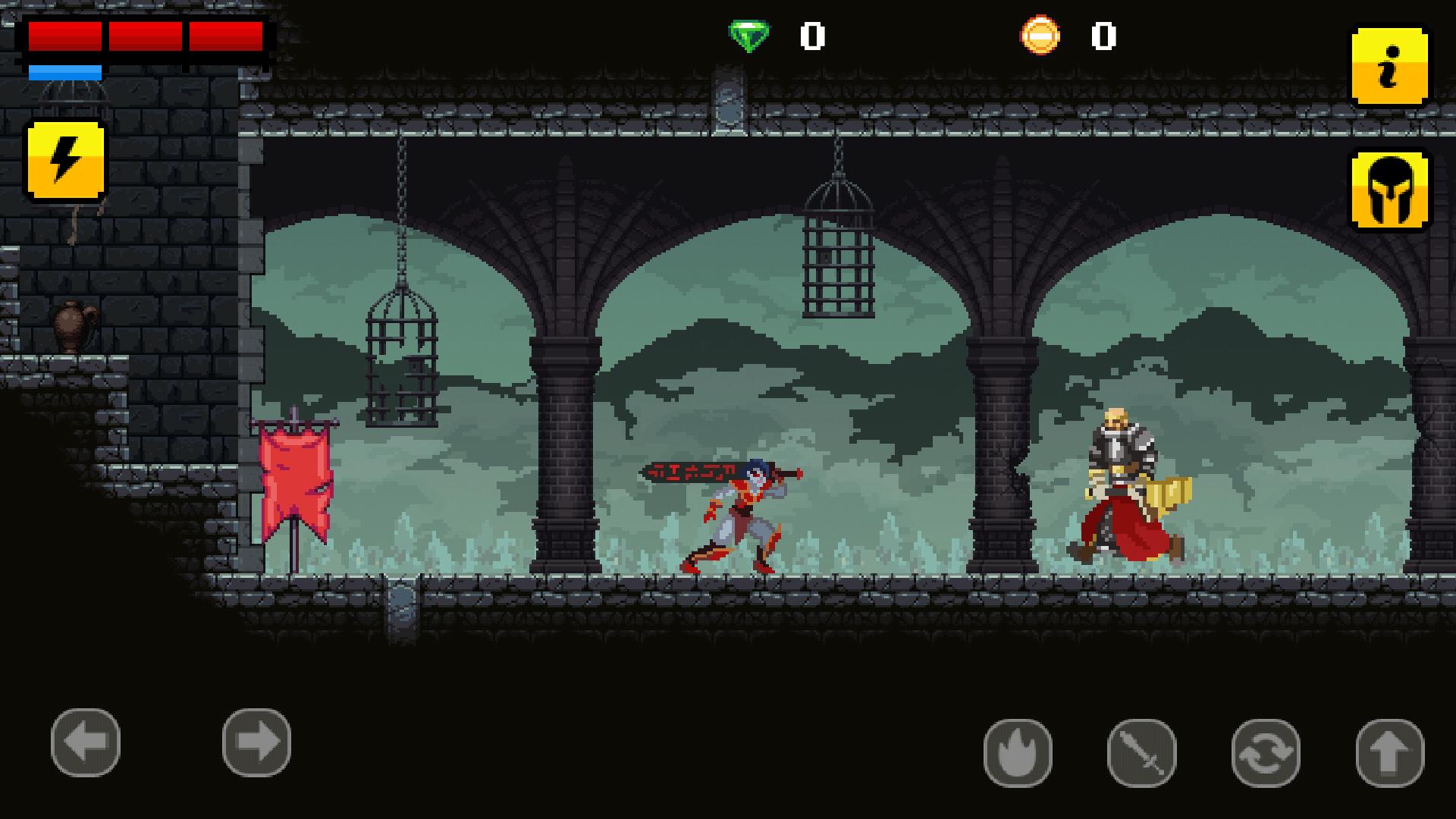This screenshot has height=819, width=1456.
Task: Activate the yellow lightning bolt ability
Action: pyautogui.click(x=66, y=161)
